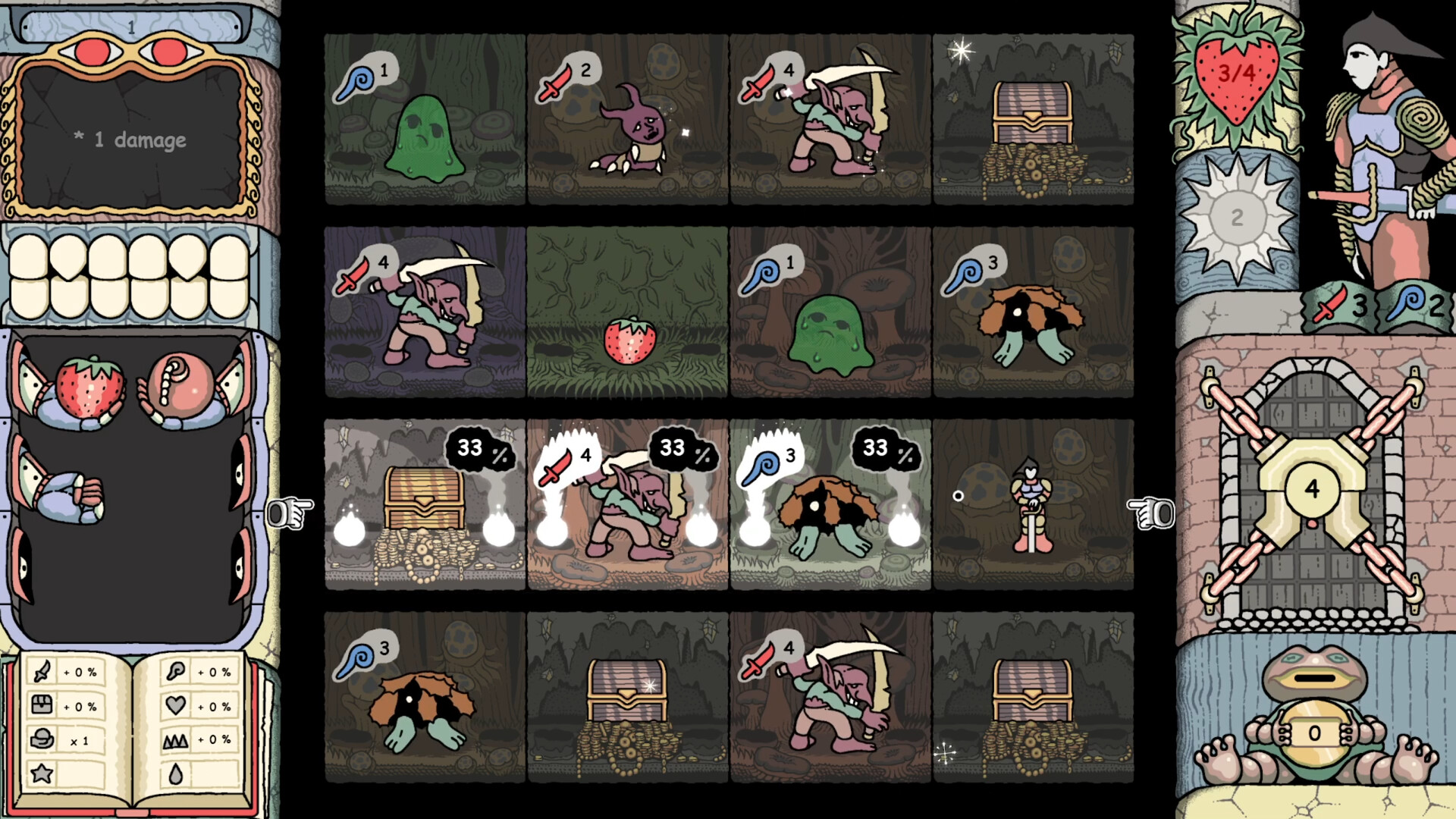The width and height of the screenshot is (1456, 819).
Task: Select the coin-in-hand x1 icon
Action: click(42, 738)
